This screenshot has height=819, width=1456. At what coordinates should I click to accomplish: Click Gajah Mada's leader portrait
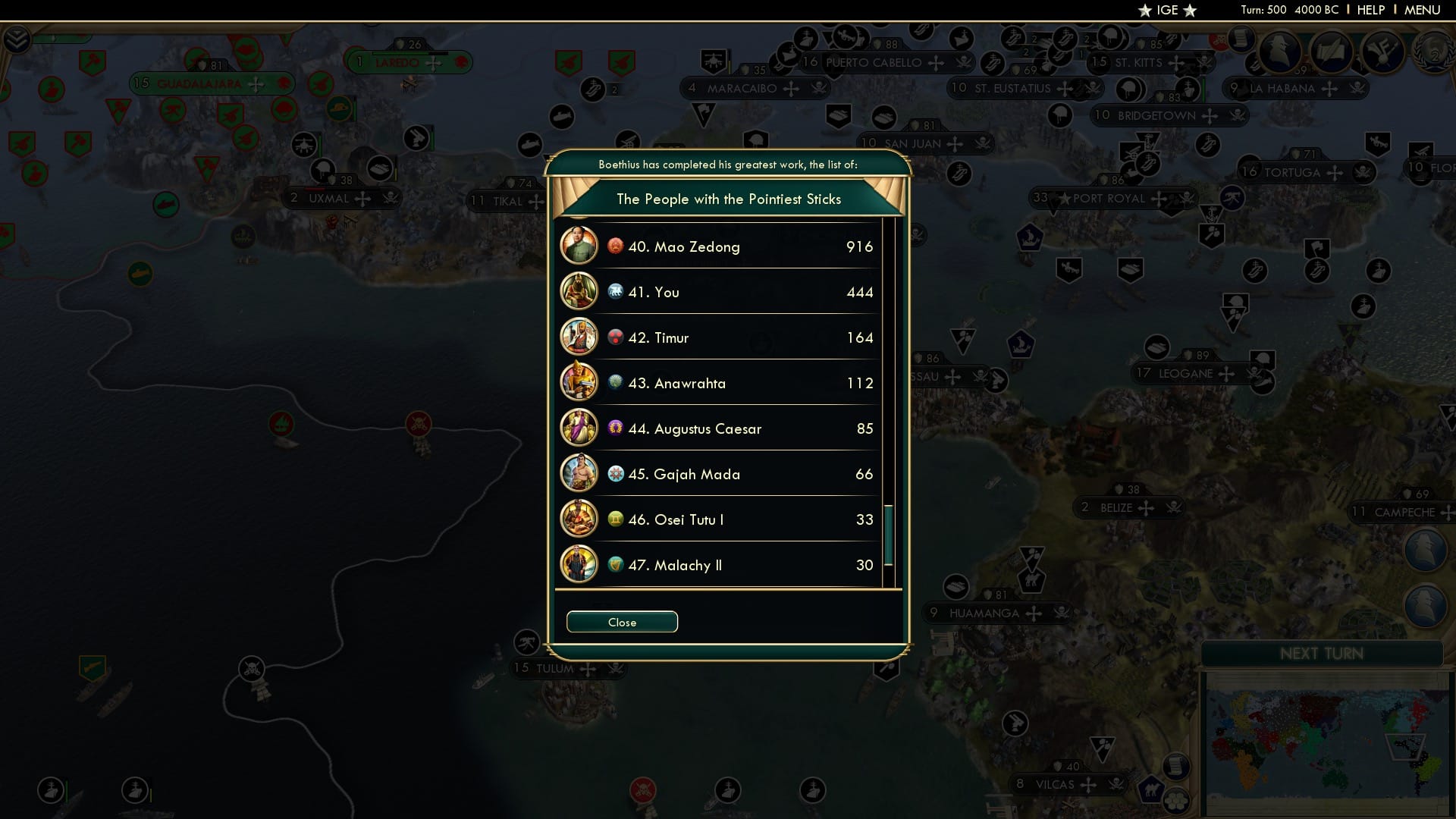click(579, 473)
